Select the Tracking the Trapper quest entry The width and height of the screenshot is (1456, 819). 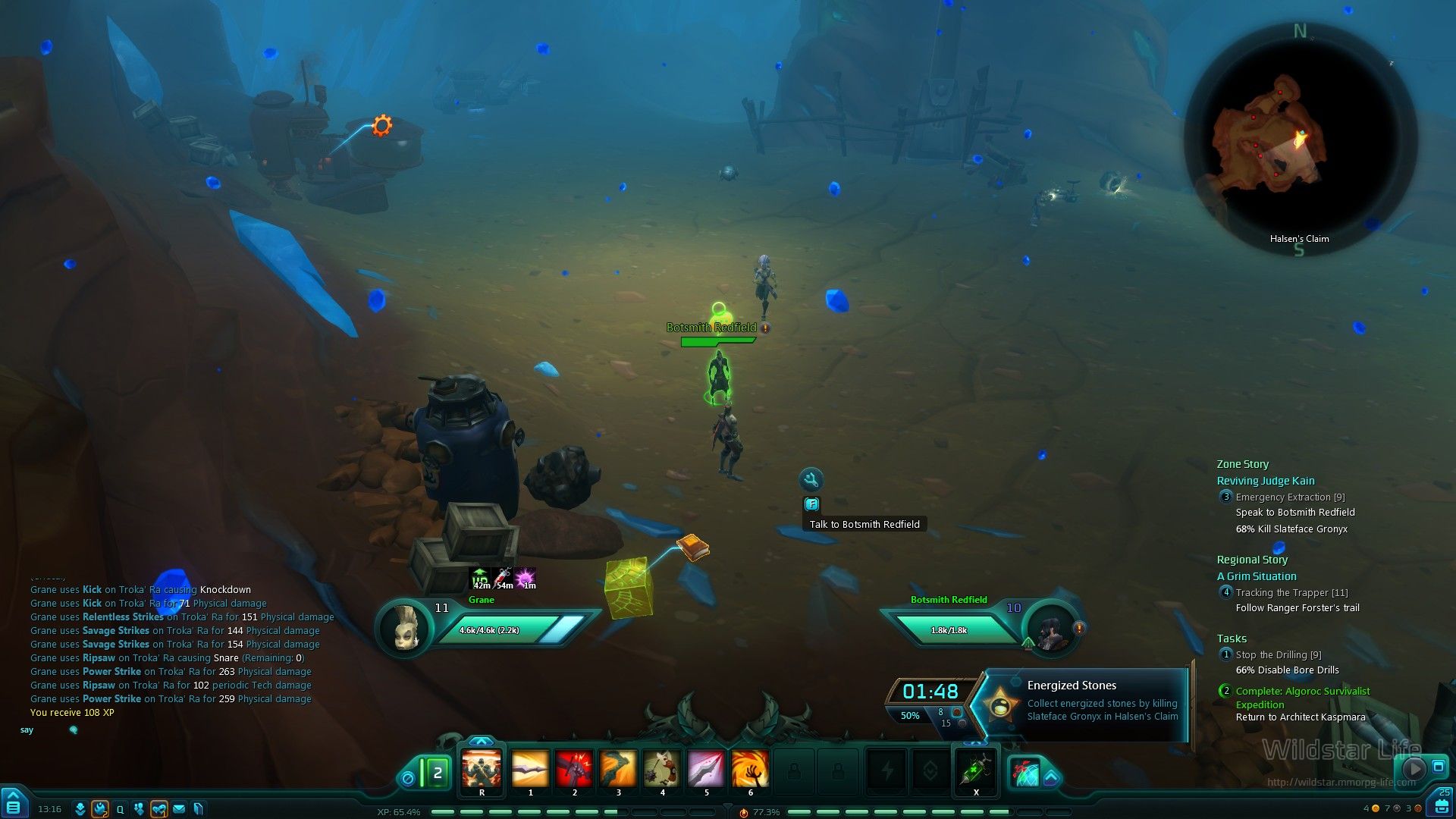point(1291,593)
